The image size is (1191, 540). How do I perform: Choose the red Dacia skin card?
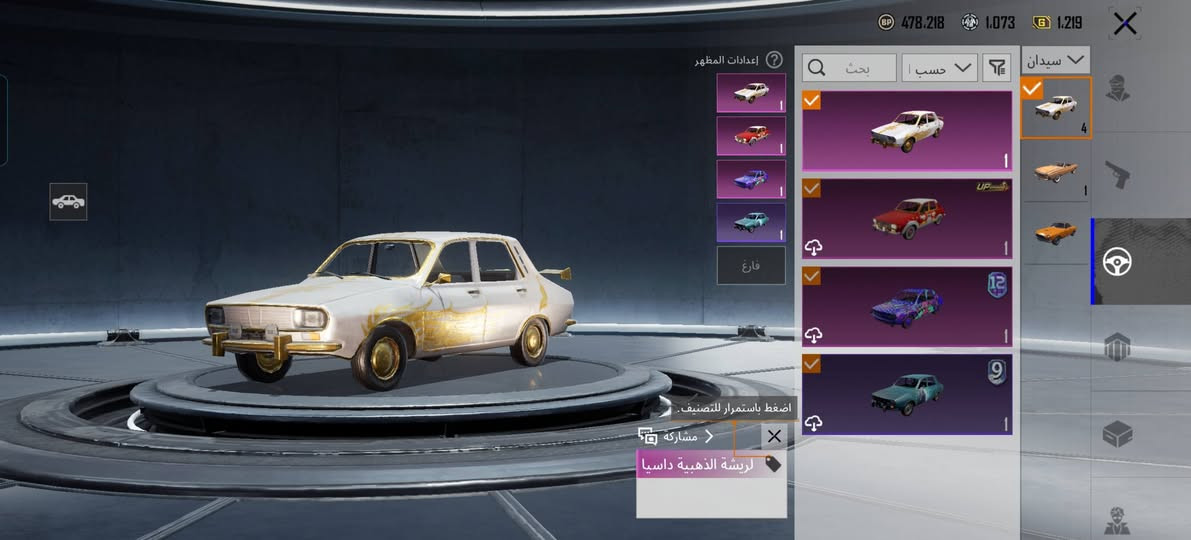tap(907, 218)
